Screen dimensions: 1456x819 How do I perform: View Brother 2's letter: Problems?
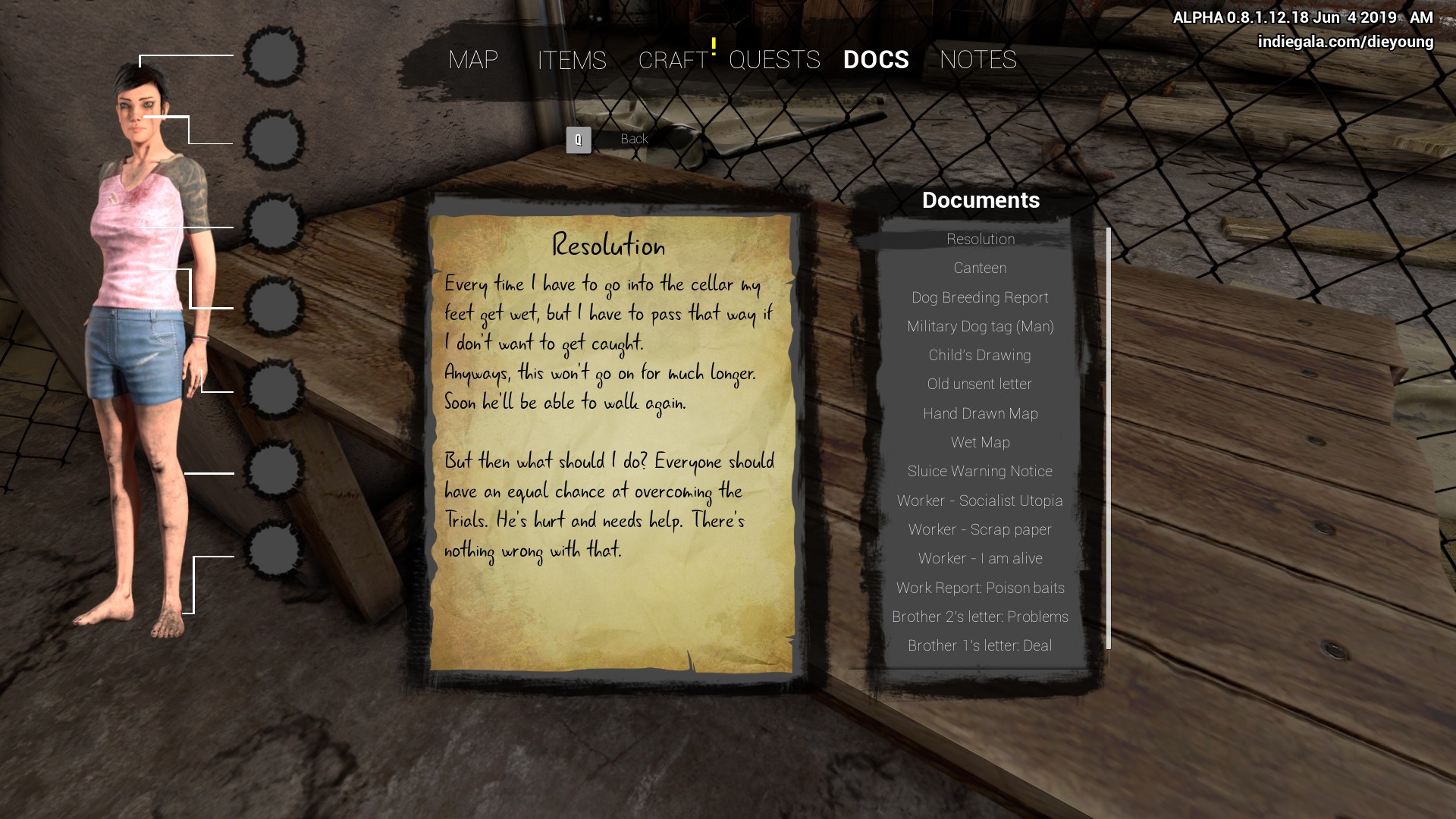coord(980,617)
